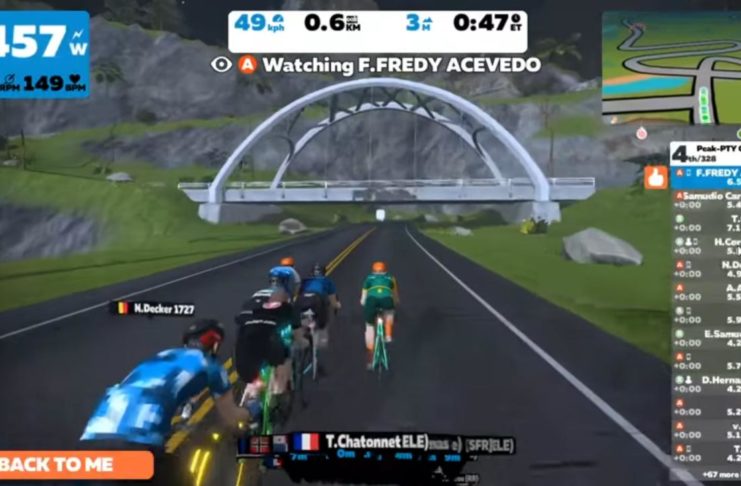Give a Ride On thumbs up
741x486 pixels.
point(655,178)
